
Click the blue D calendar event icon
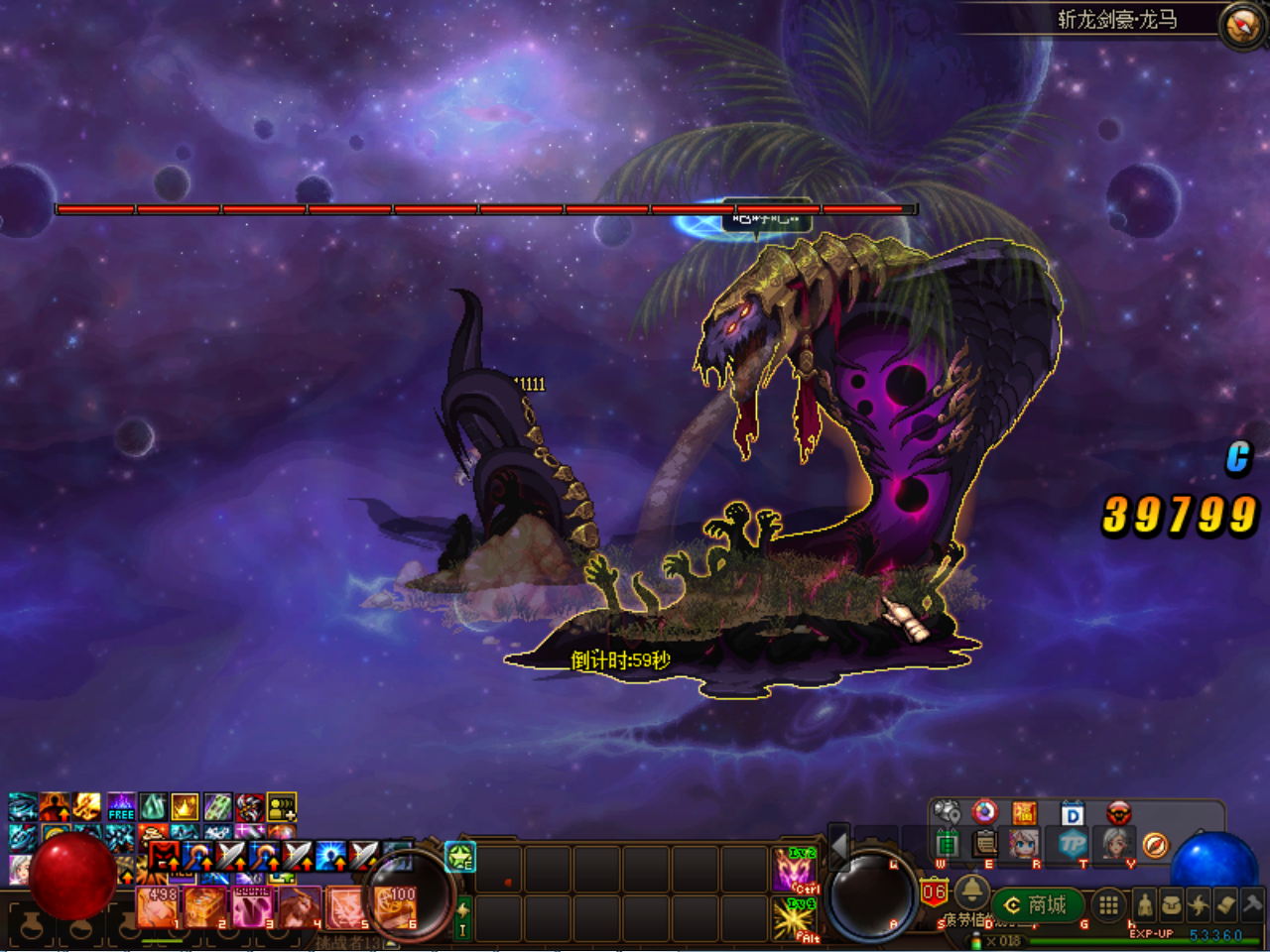(x=1073, y=814)
